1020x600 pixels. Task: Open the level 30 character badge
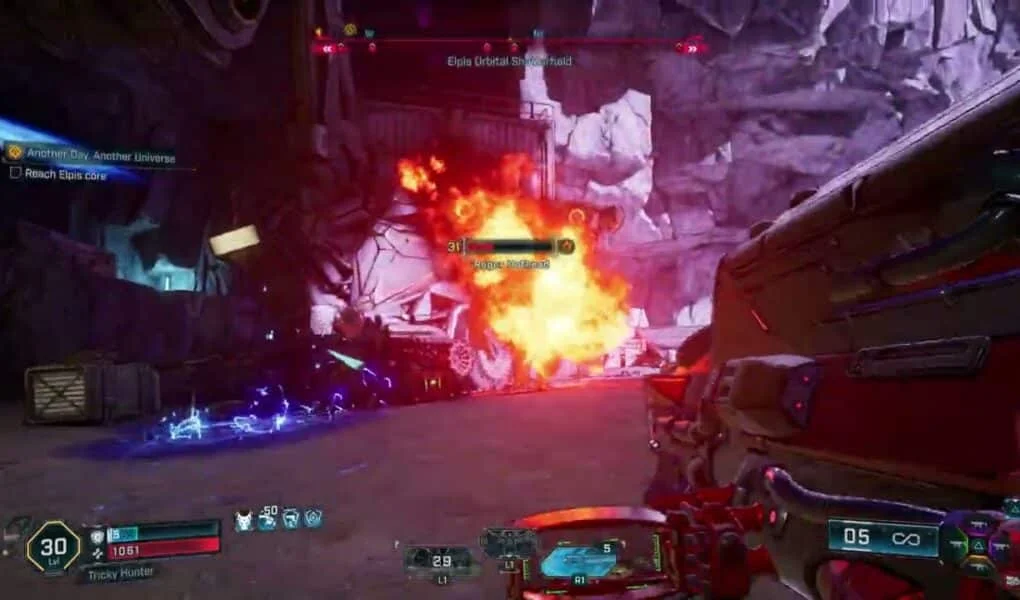pos(52,547)
